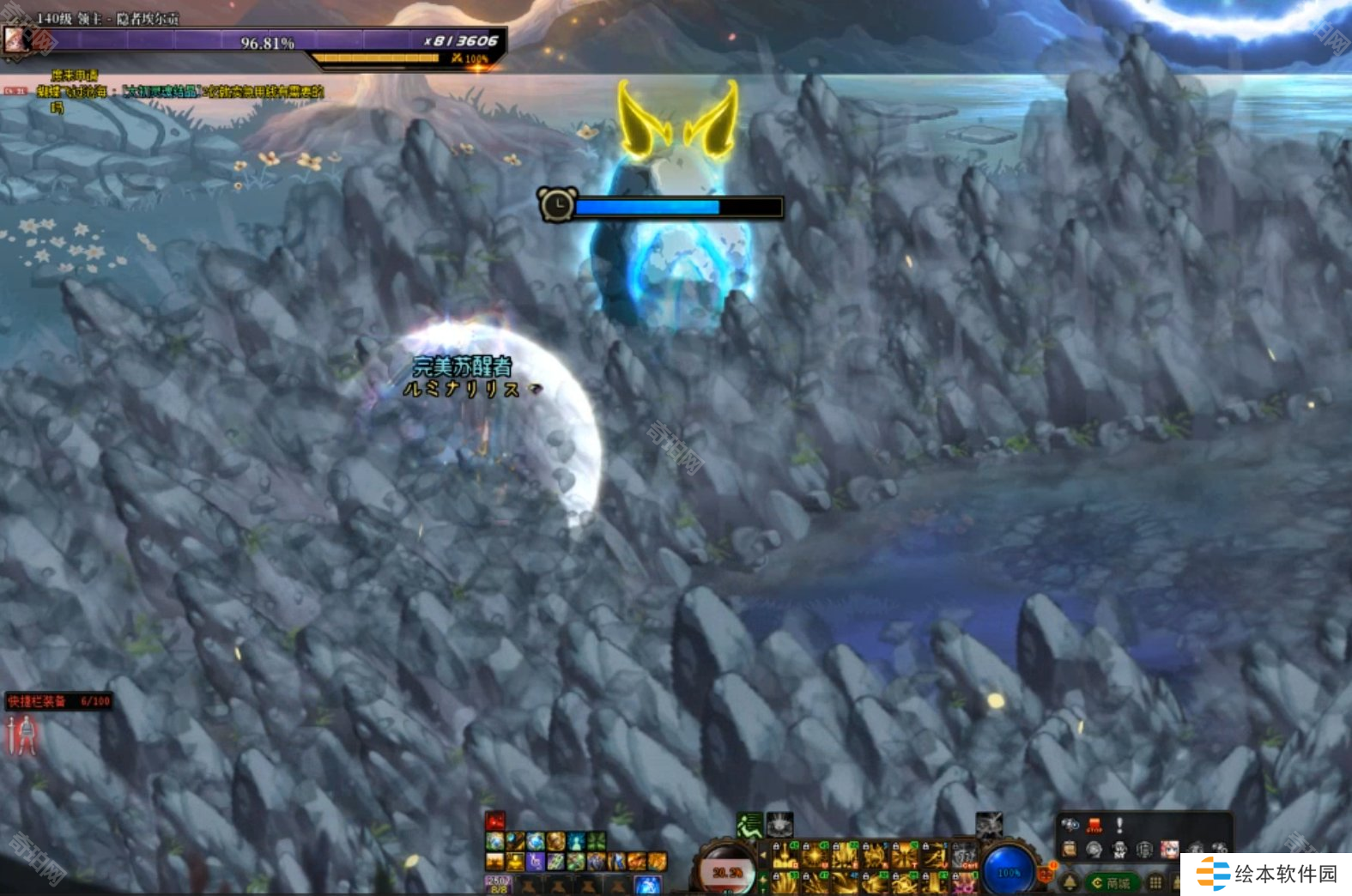Image resolution: width=1352 pixels, height=896 pixels.
Task: Click the white exclamation mark icon
Action: pyautogui.click(x=1119, y=826)
